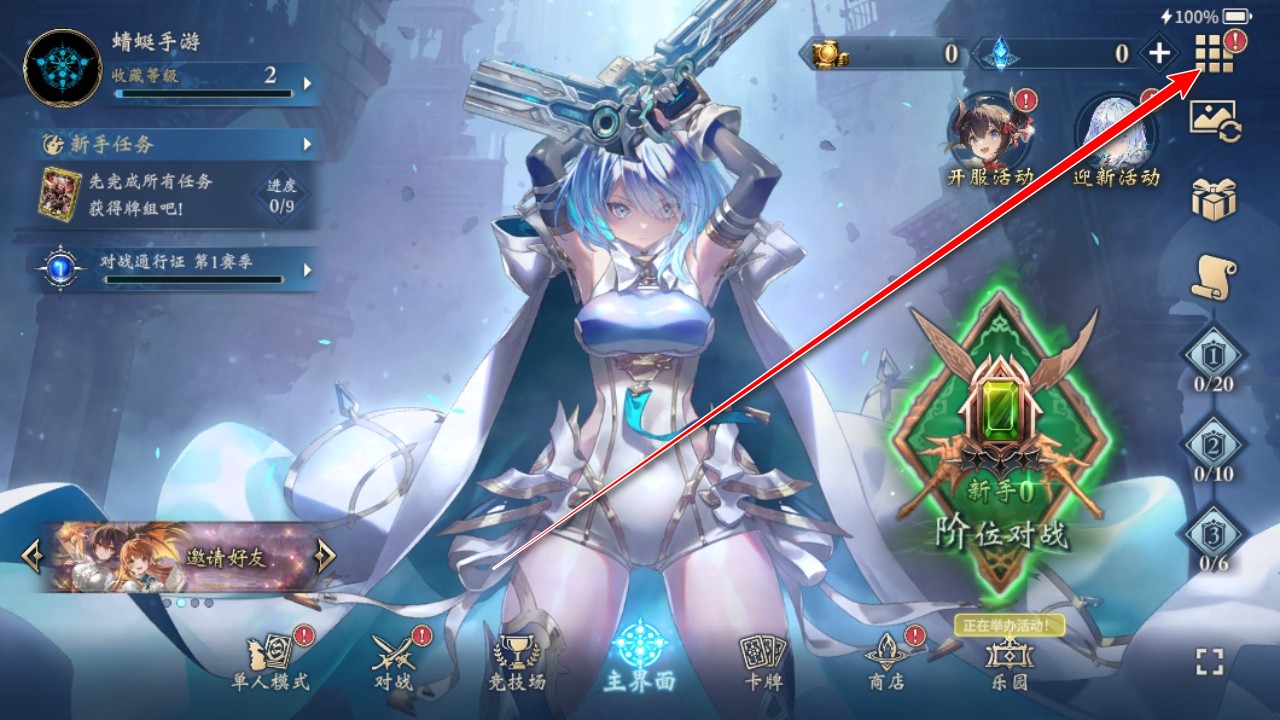This screenshot has height=720, width=1280.
Task: Visit the 商店 shop tab
Action: point(886,662)
